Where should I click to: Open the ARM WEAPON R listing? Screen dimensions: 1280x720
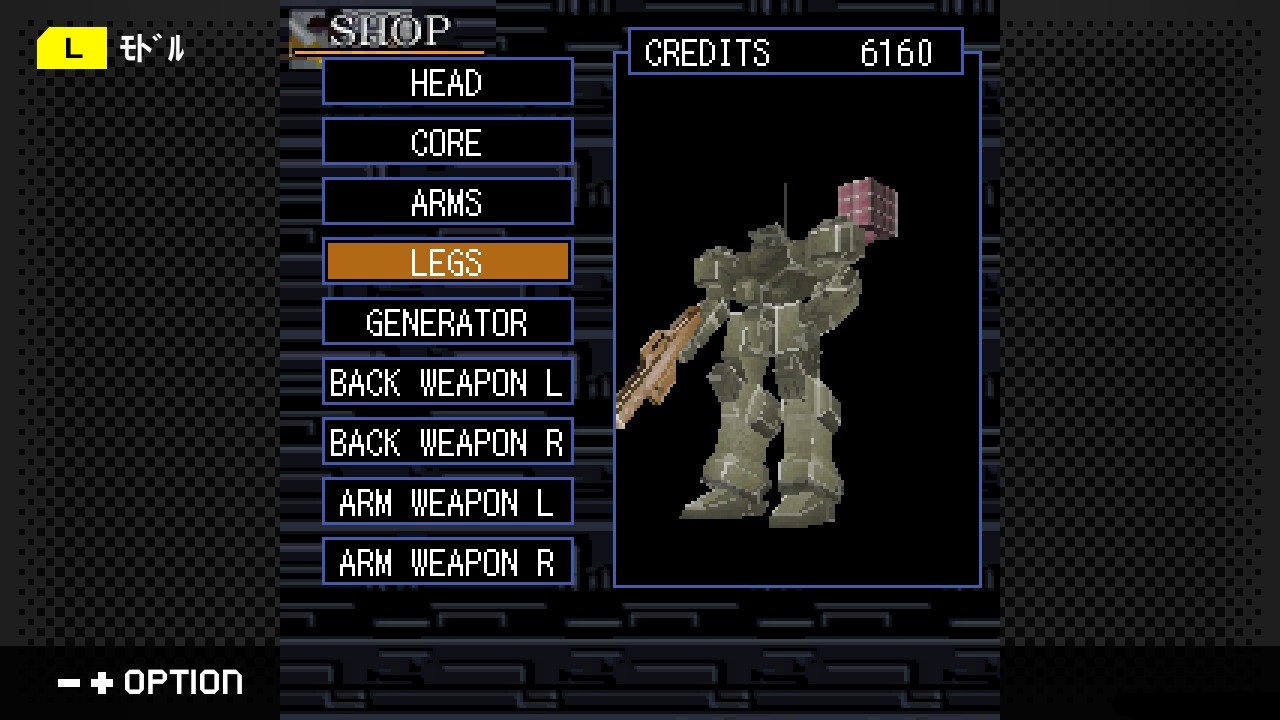pyautogui.click(x=447, y=562)
